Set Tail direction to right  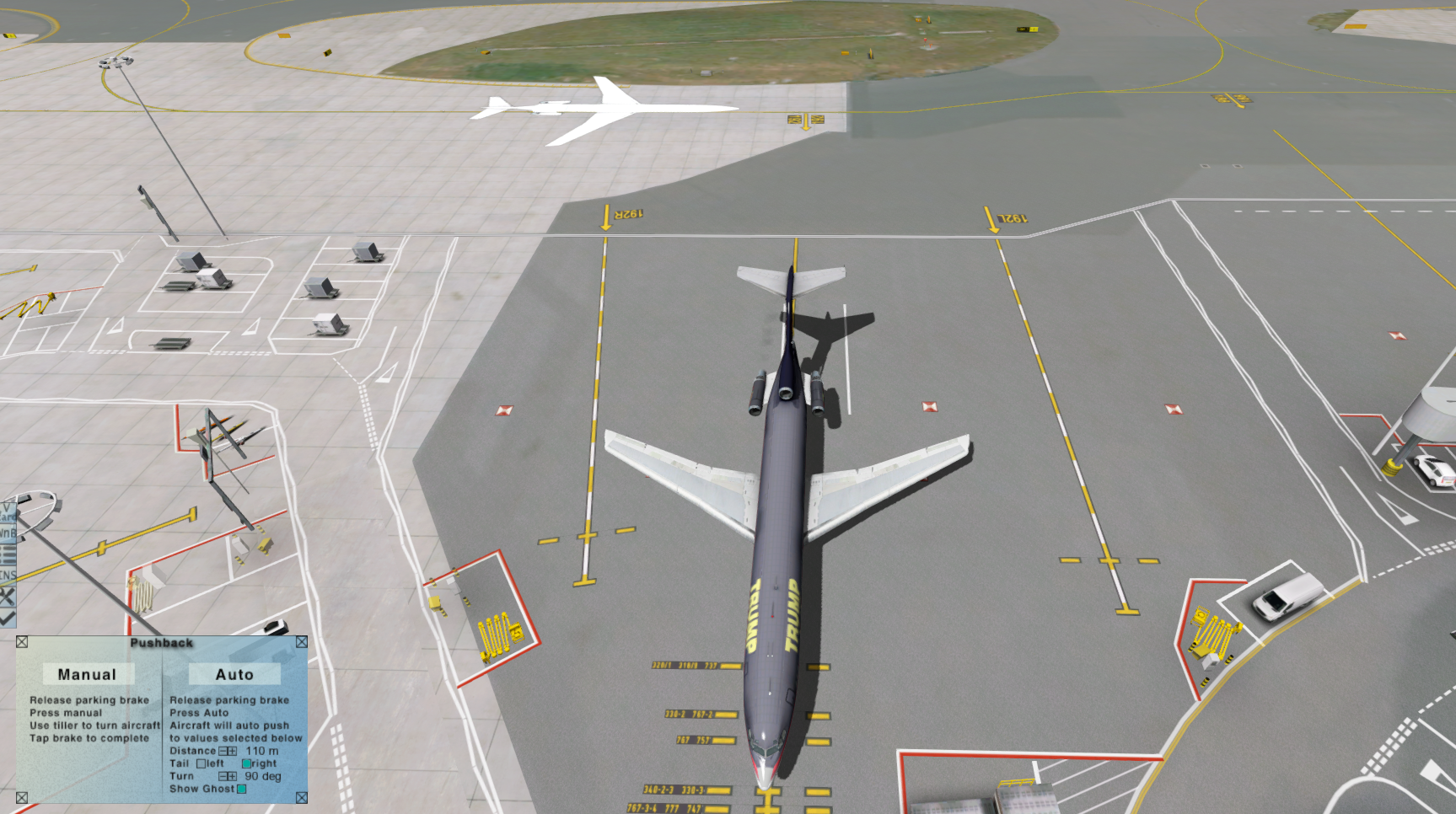point(246,763)
